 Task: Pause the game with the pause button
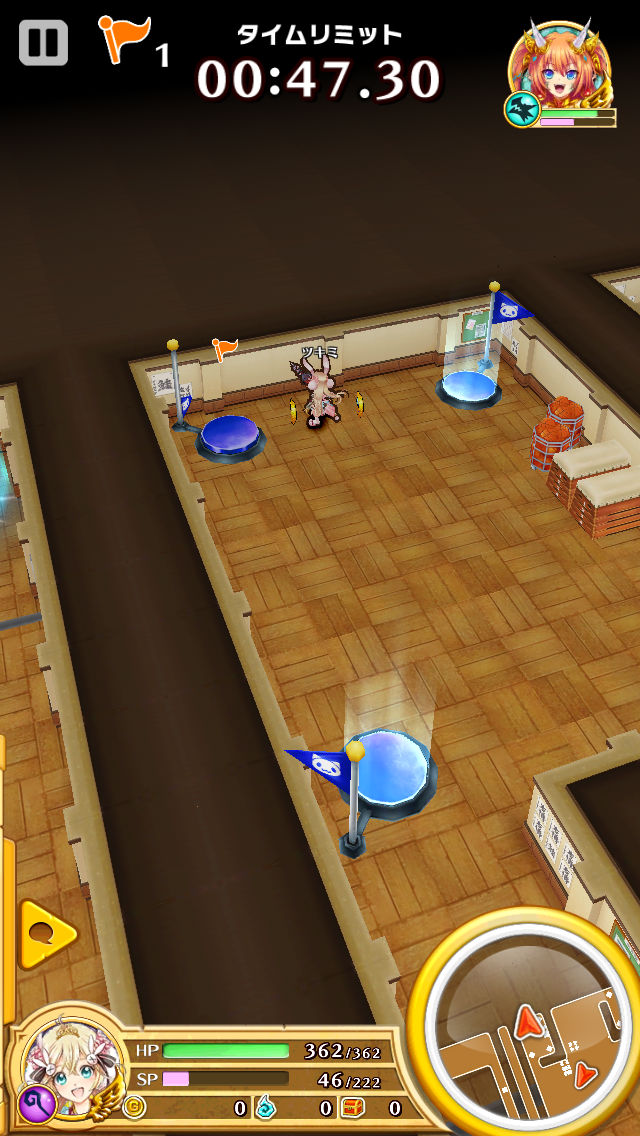pyautogui.click(x=43, y=43)
